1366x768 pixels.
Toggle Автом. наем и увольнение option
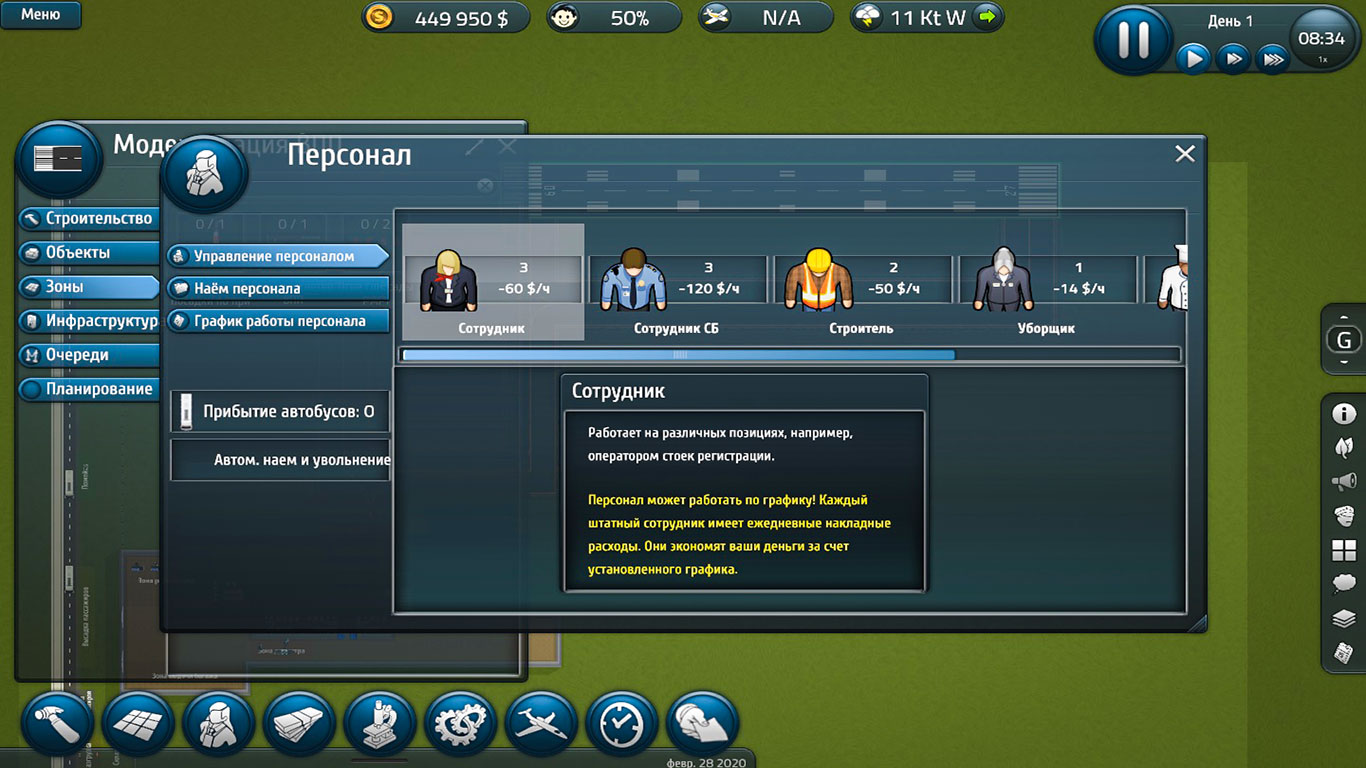pos(281,460)
